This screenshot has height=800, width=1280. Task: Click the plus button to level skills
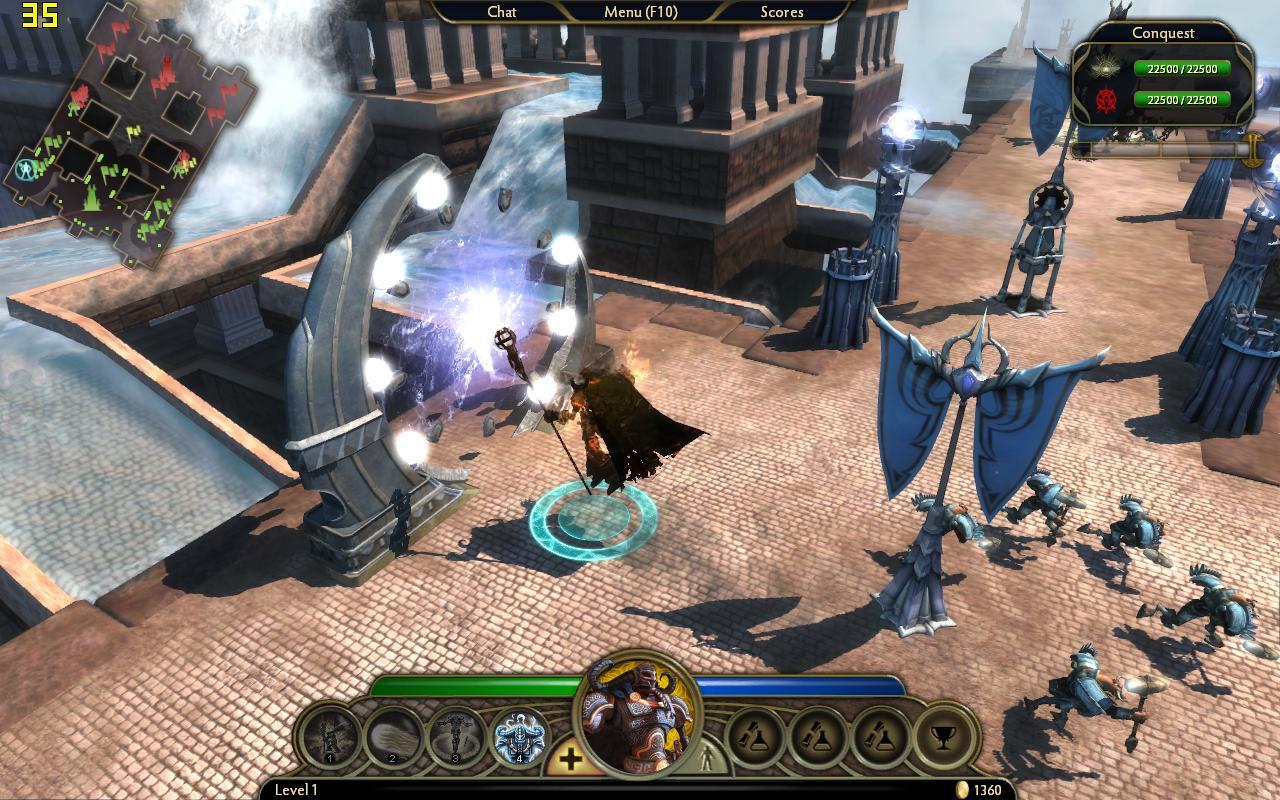[x=570, y=759]
